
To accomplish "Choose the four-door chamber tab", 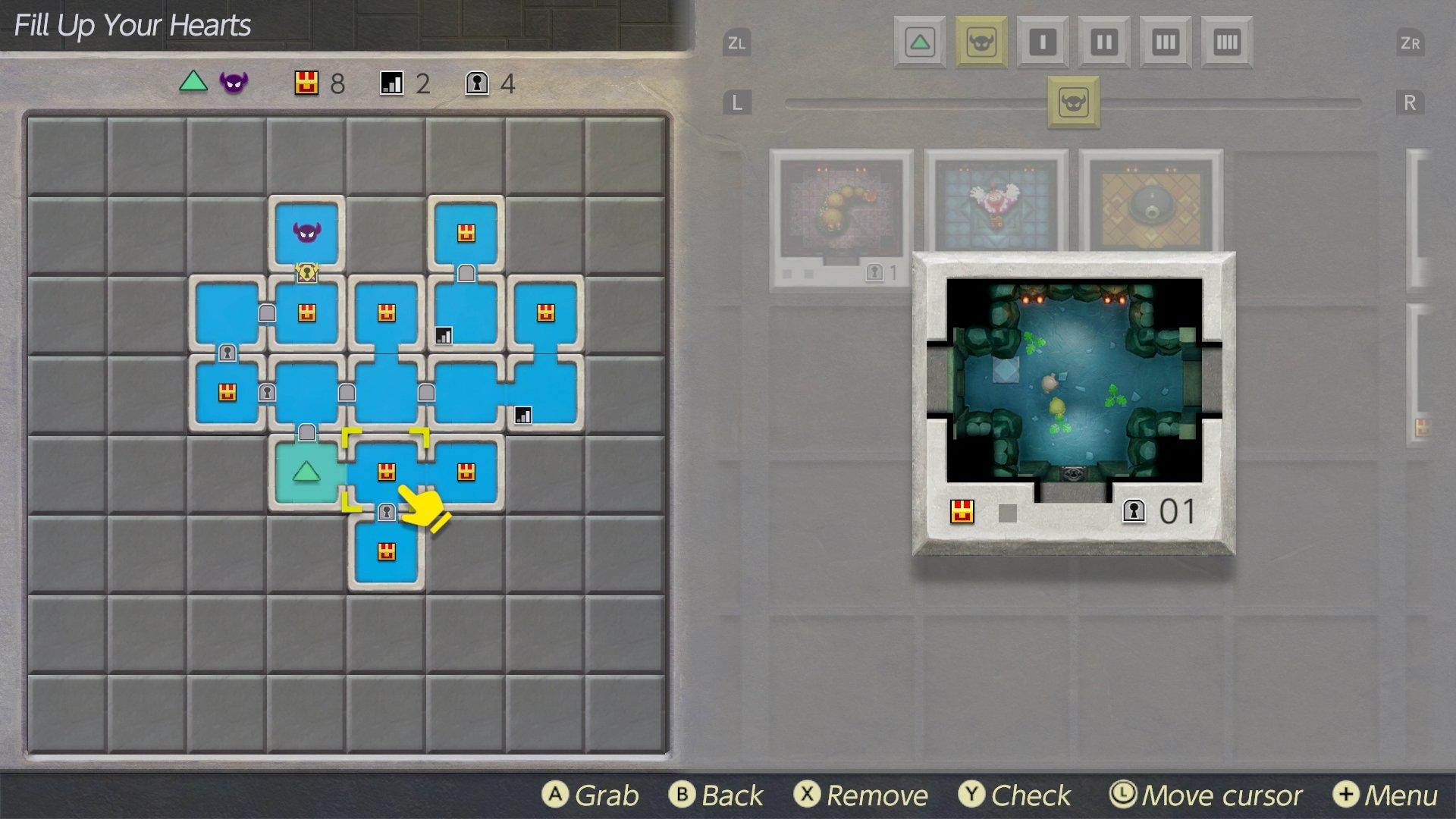I will tap(1226, 42).
